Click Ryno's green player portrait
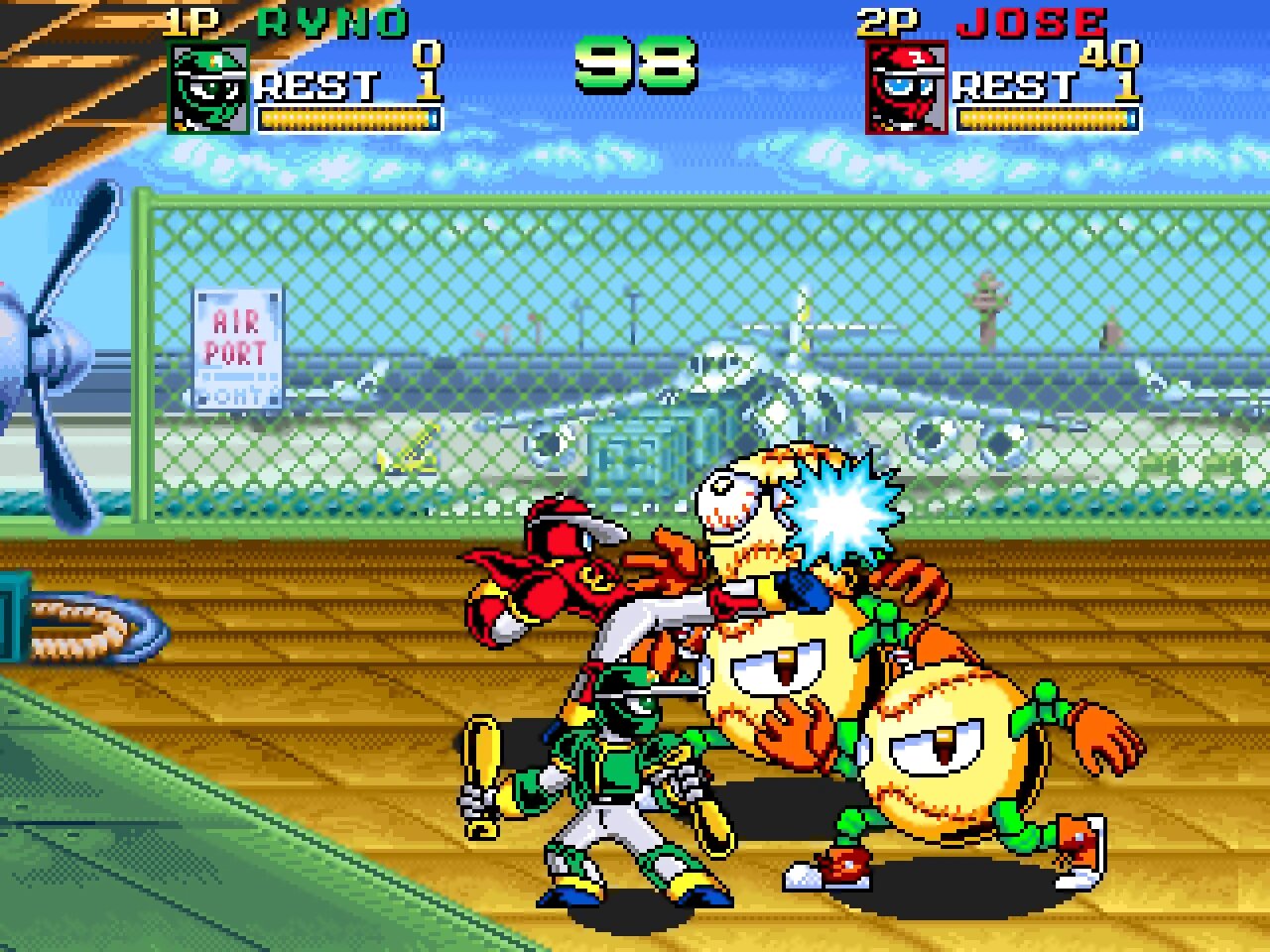The height and width of the screenshot is (952, 1270). coord(208,87)
